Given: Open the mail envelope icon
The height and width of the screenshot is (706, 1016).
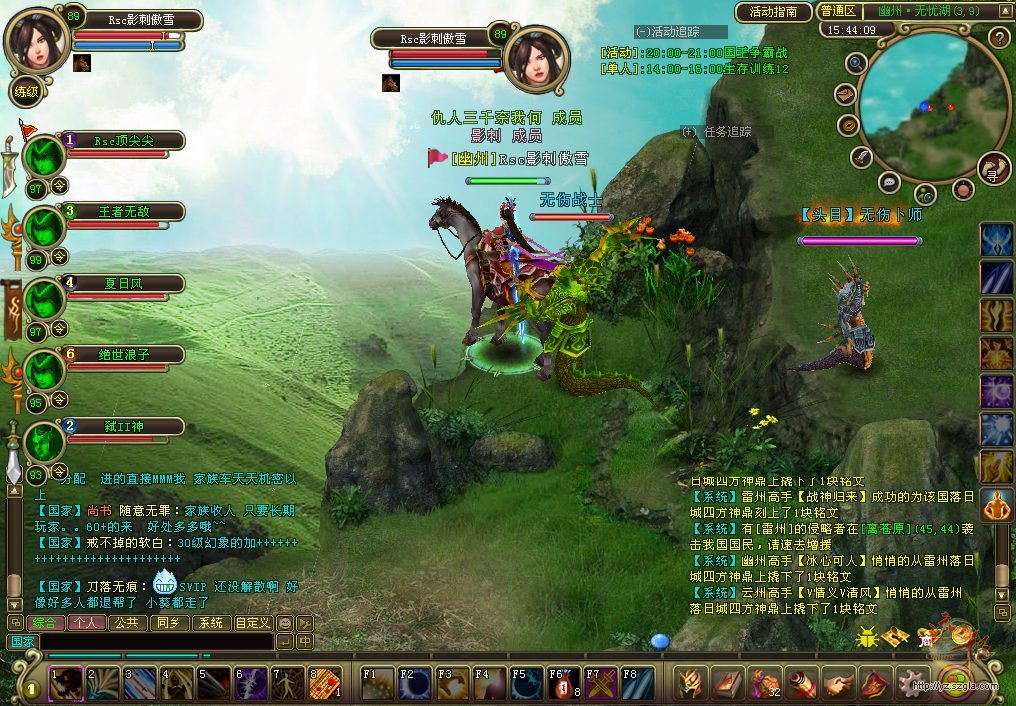Looking at the screenshot, I should [x=844, y=95].
